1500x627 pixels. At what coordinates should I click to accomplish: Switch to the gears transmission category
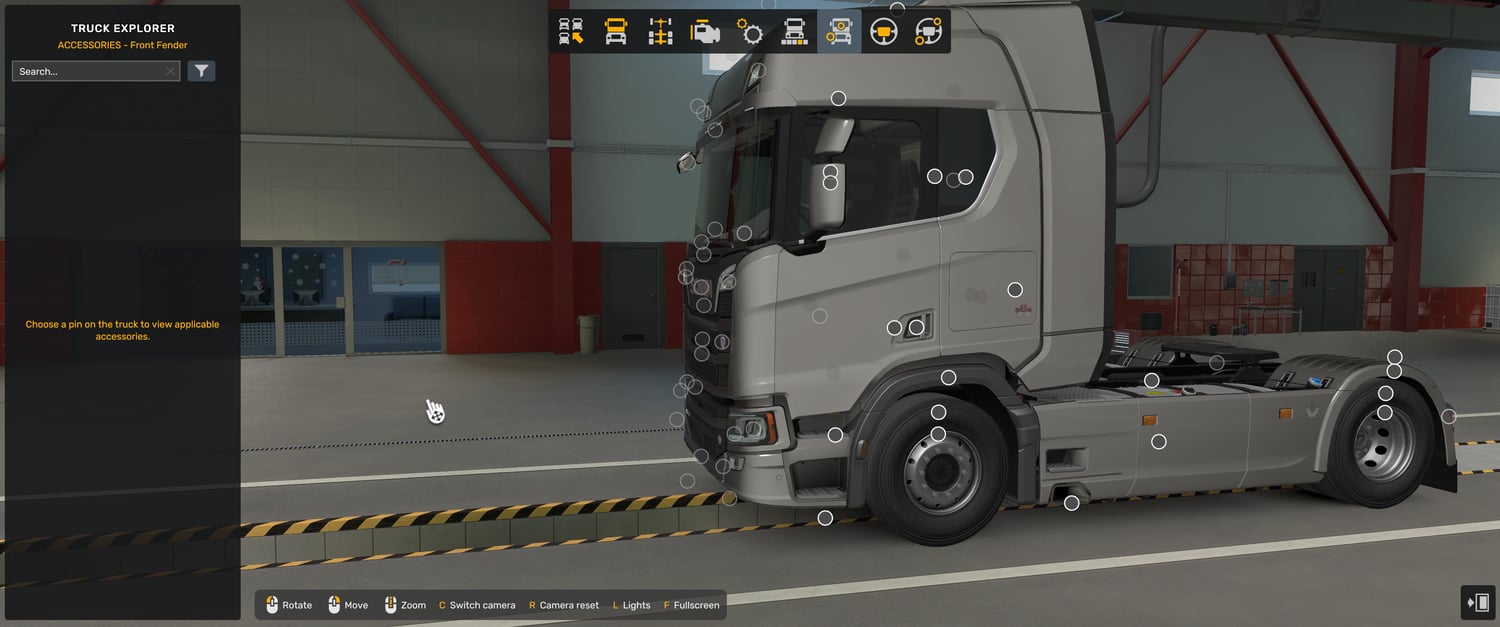pos(750,32)
